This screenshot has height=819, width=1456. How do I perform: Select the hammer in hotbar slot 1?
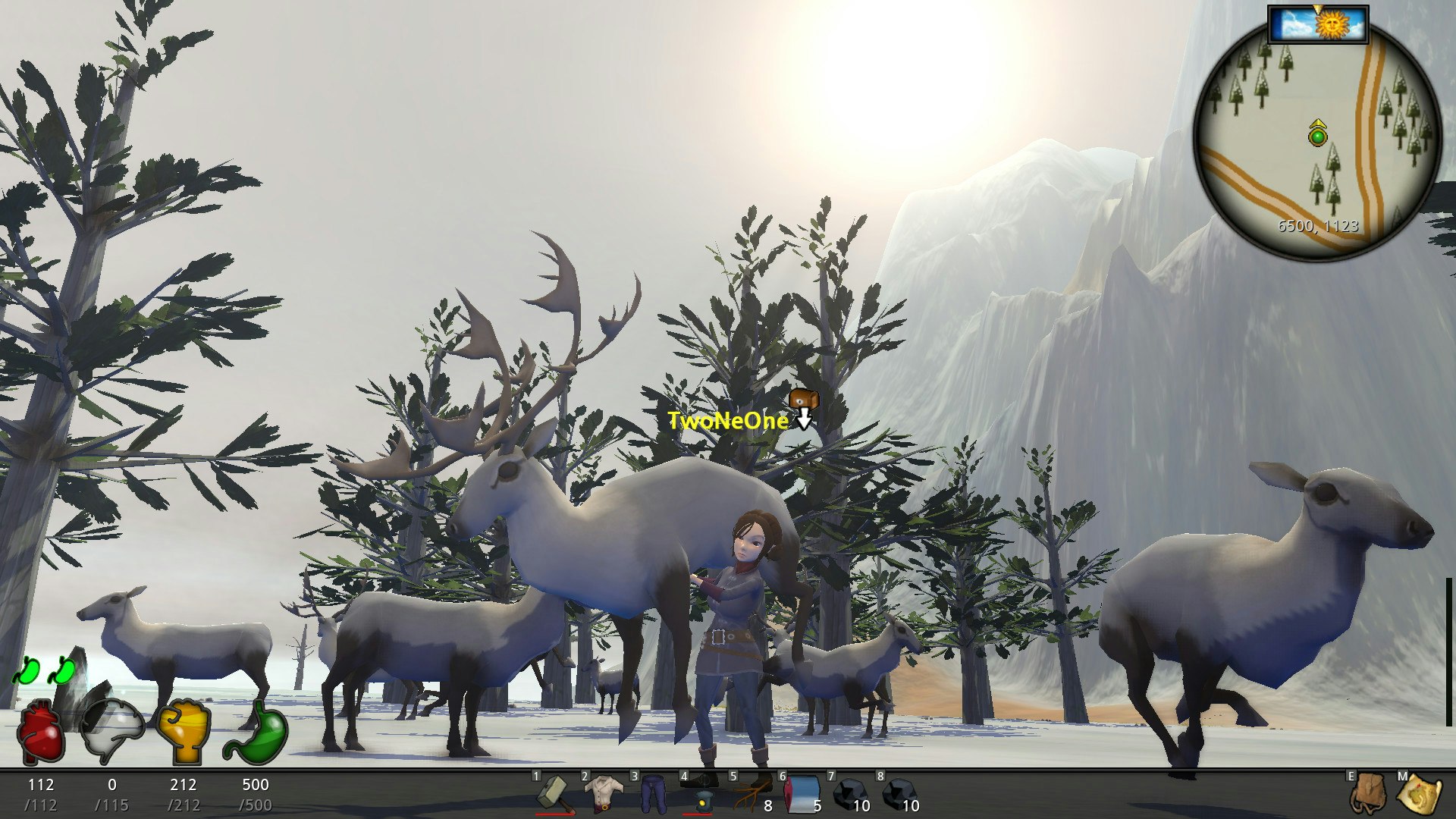553,793
